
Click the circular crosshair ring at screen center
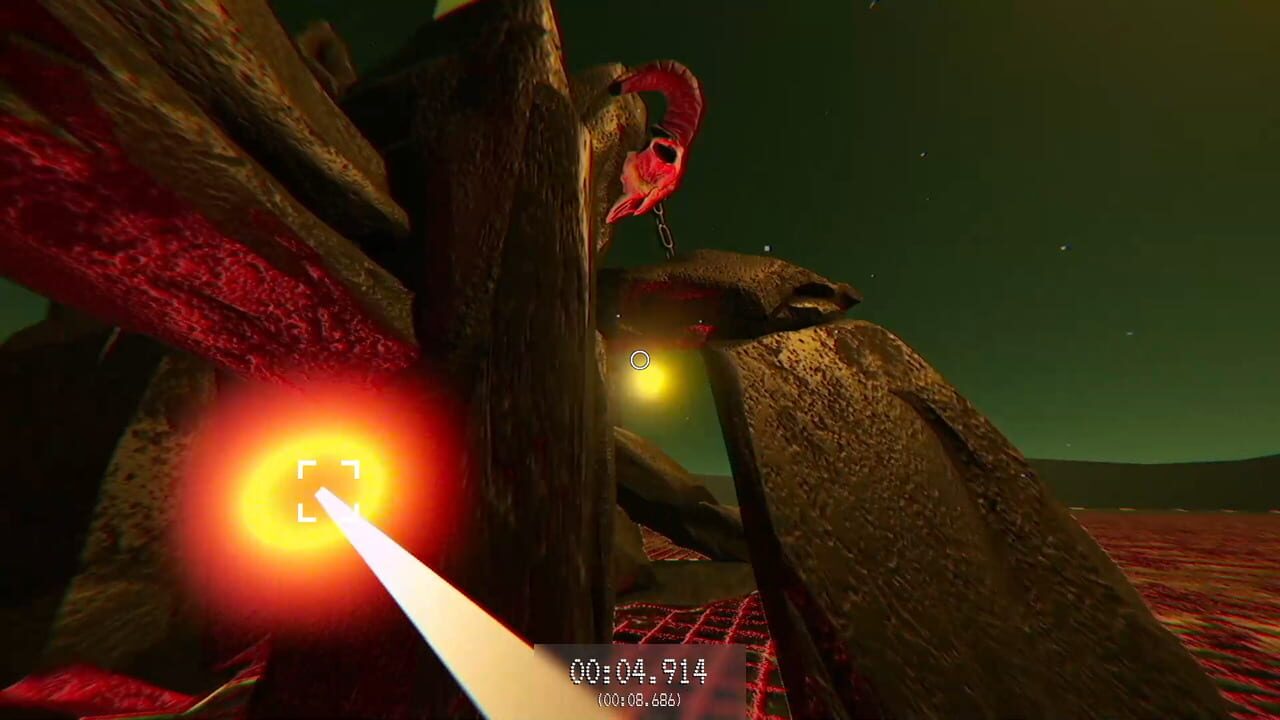tap(640, 359)
